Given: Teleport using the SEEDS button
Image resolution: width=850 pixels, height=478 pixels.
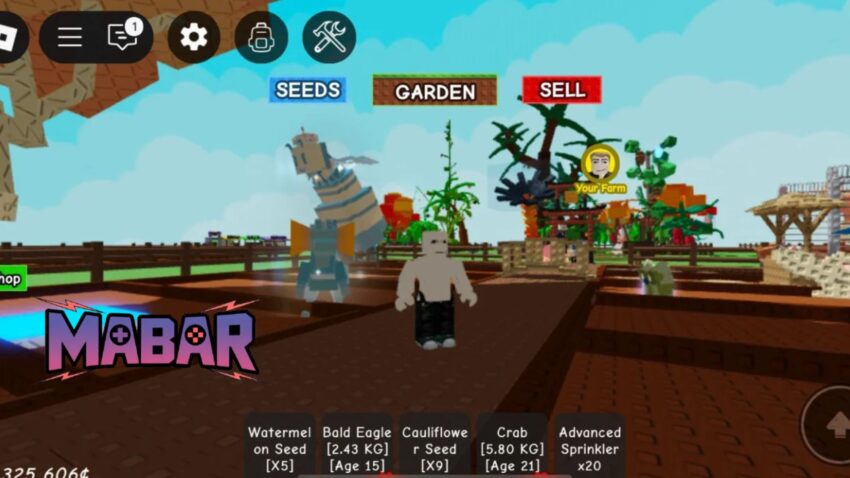Looking at the screenshot, I should [308, 90].
